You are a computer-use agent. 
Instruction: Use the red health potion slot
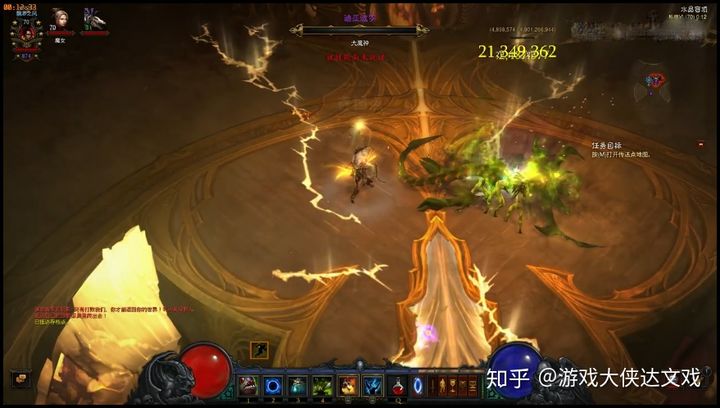click(x=398, y=385)
